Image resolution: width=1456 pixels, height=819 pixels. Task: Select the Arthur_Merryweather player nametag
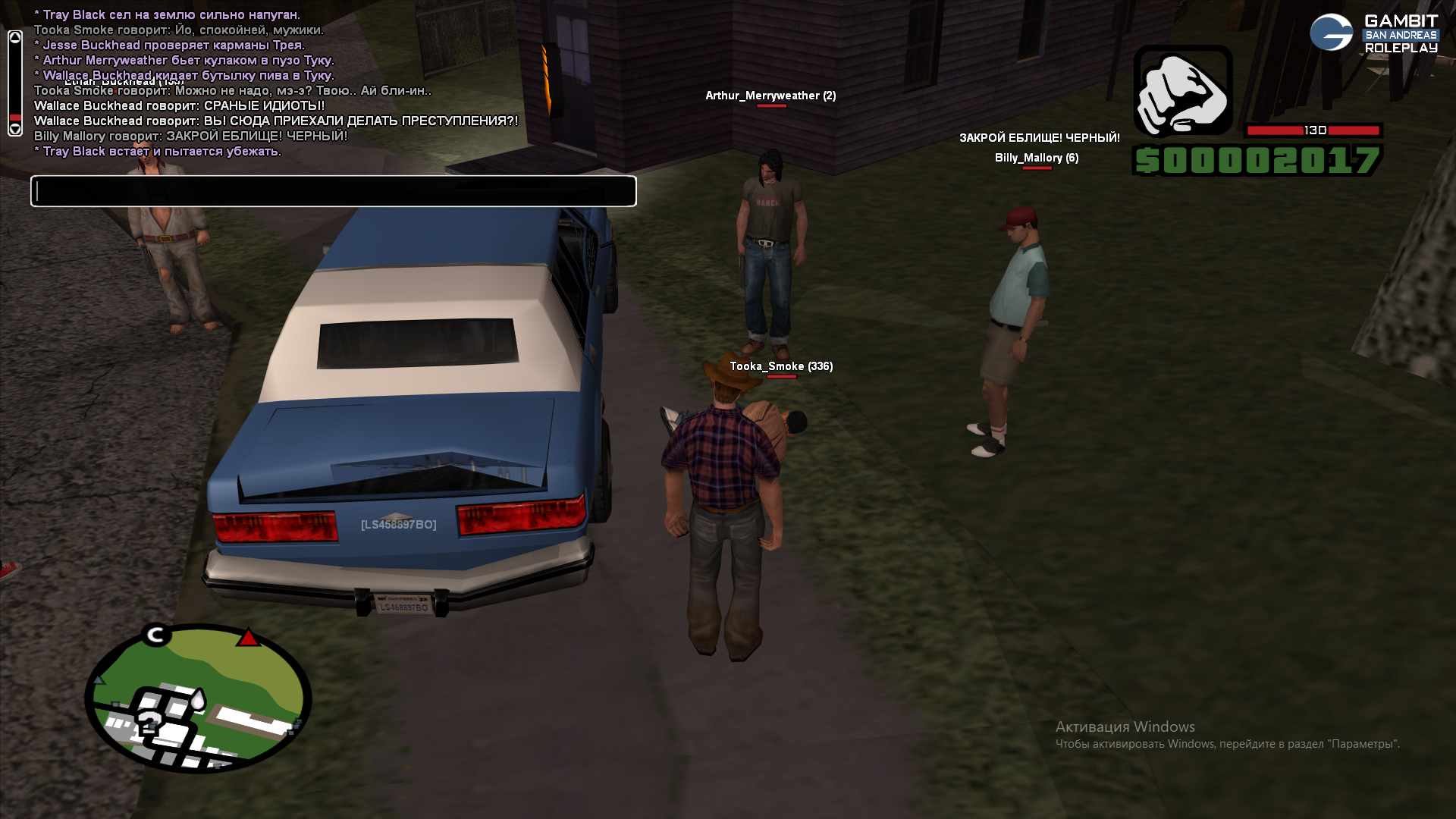(x=770, y=96)
